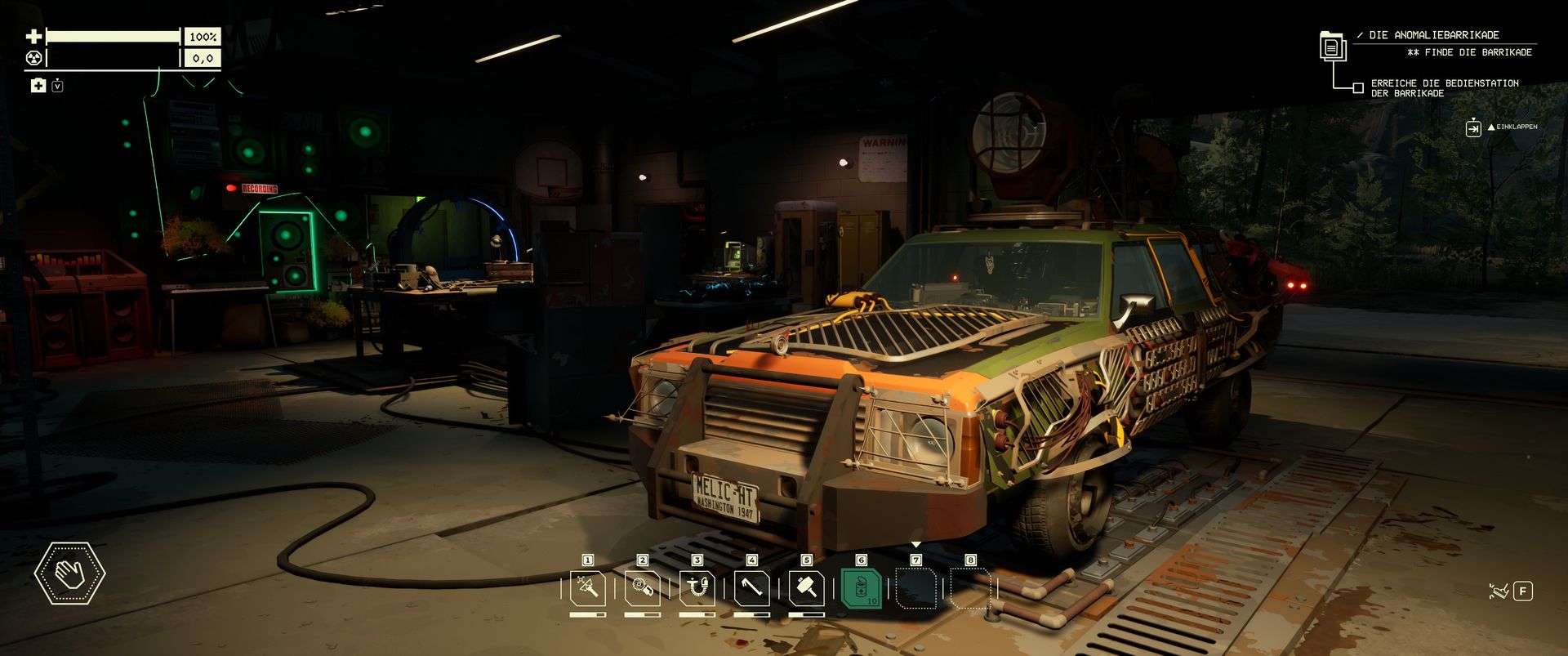Choose the green canister slot with 10 uses
This screenshot has width=1568, height=656.
click(x=861, y=587)
